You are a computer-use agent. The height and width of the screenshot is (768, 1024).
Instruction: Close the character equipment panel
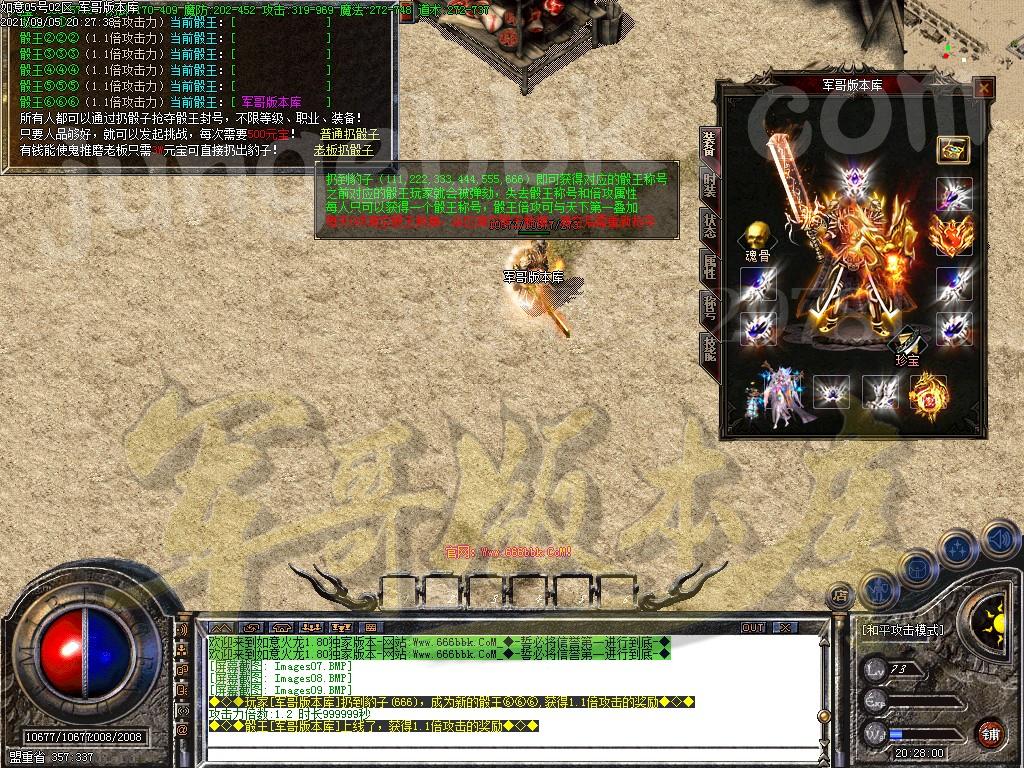984,88
